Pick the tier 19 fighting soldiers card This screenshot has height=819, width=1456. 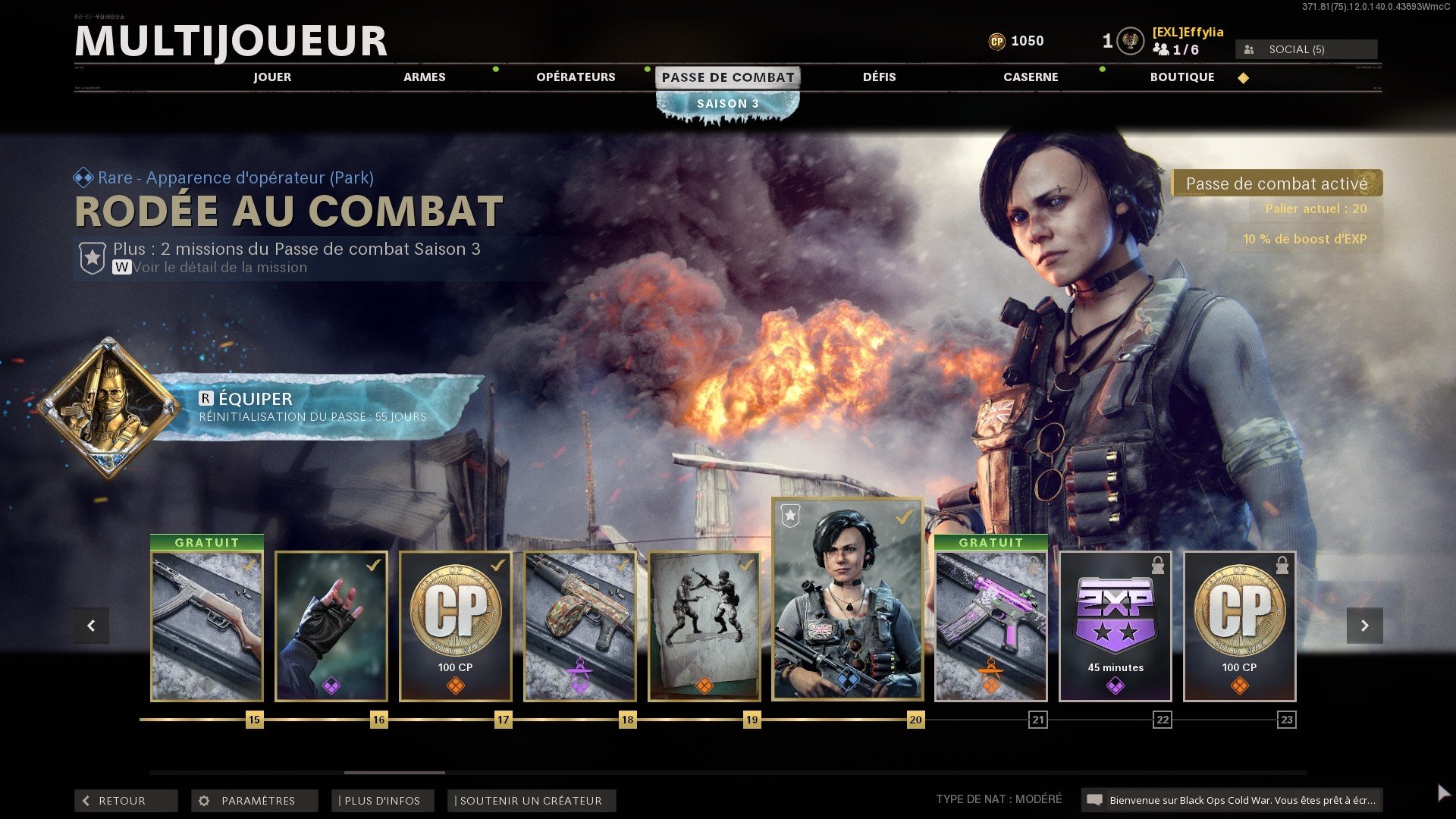(x=704, y=626)
